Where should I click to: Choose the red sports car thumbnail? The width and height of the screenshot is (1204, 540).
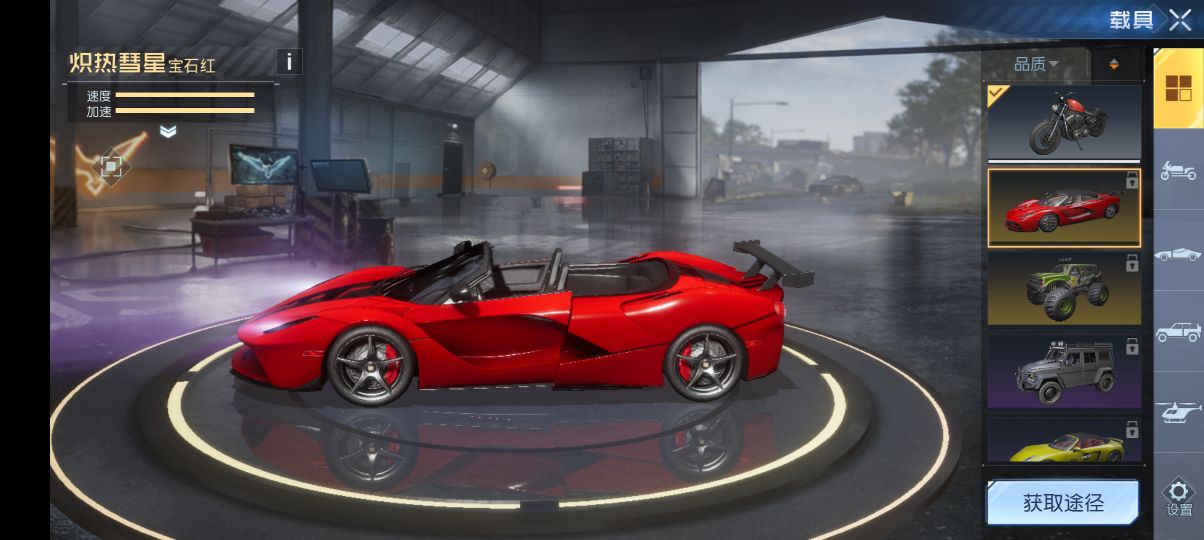[x=1064, y=208]
